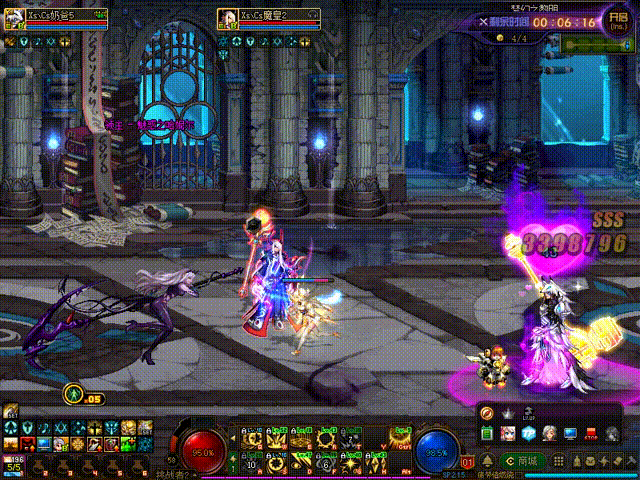Open the crown icon in the menu panel
The width and height of the screenshot is (640, 480).
pos(508,414)
